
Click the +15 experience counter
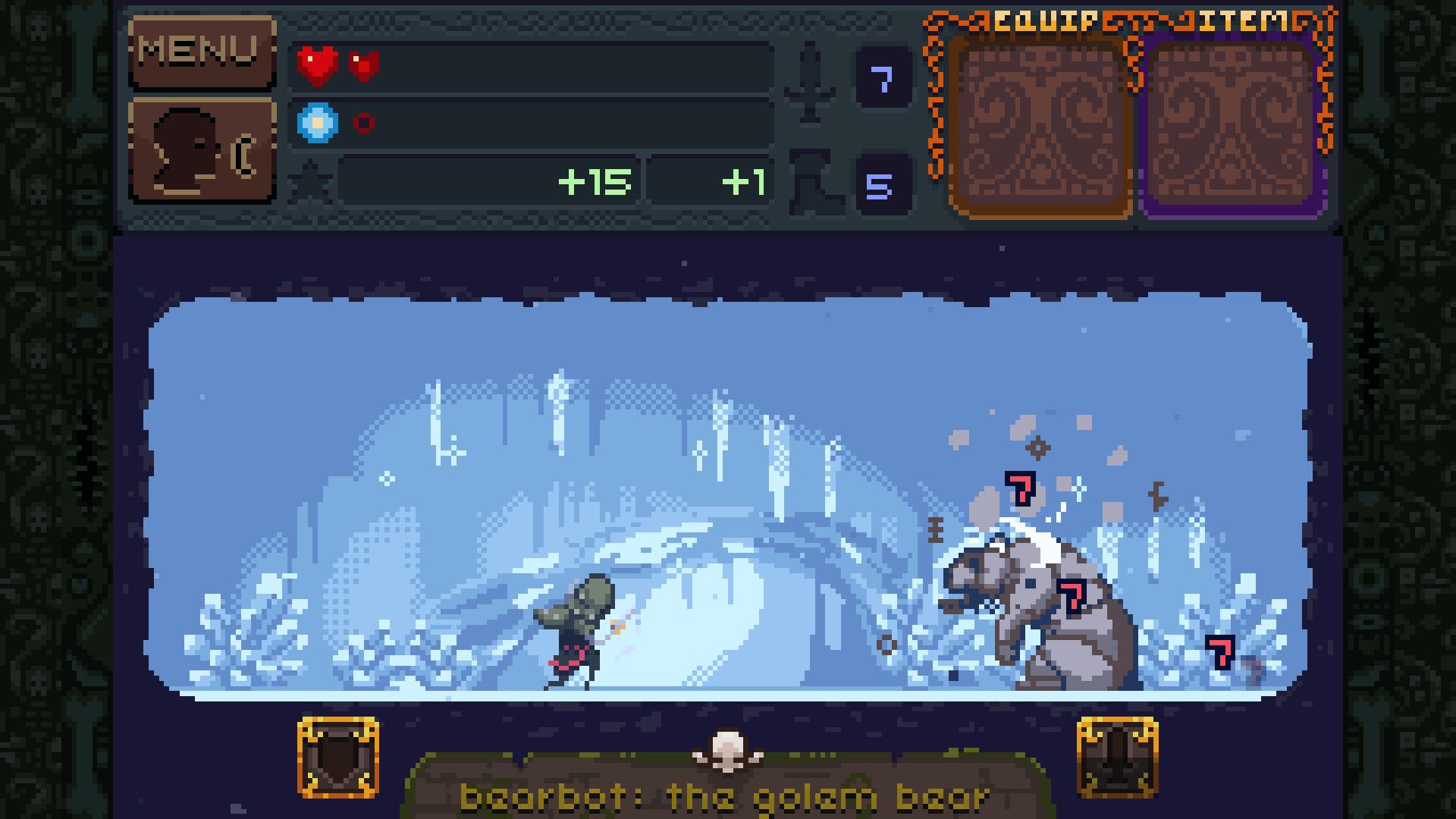pyautogui.click(x=595, y=180)
